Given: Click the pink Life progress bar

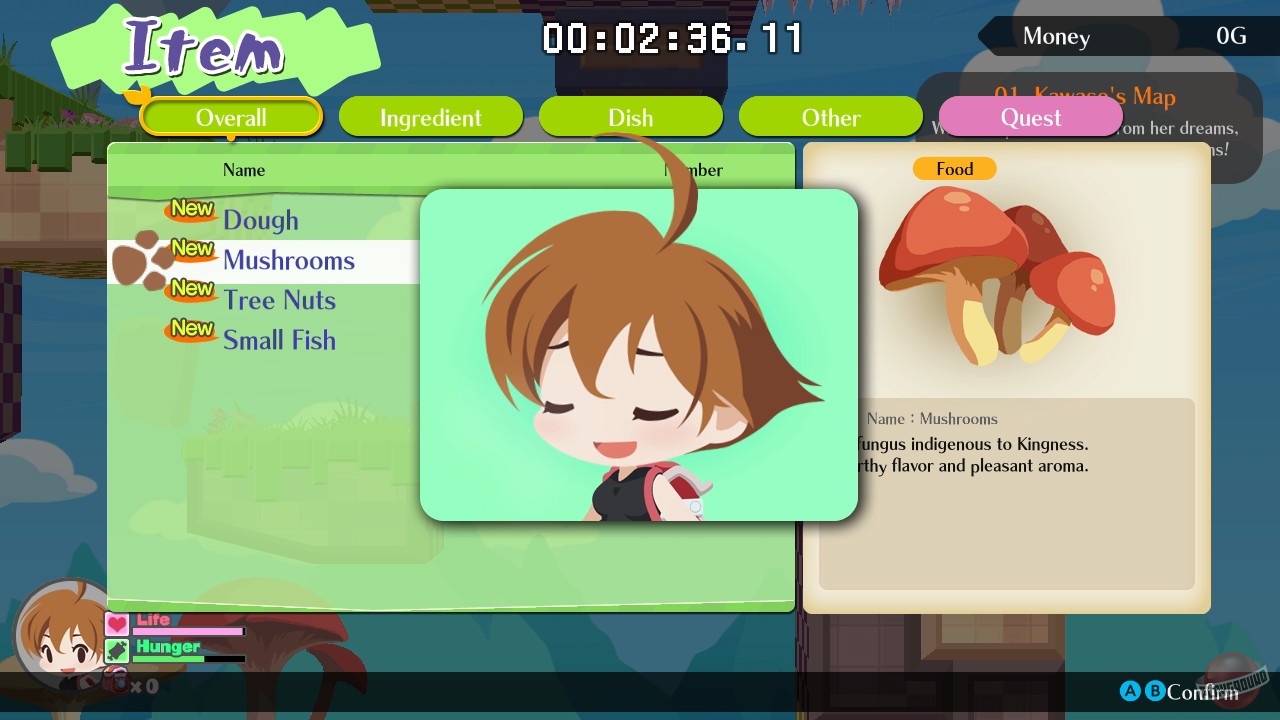Looking at the screenshot, I should pyautogui.click(x=190, y=633).
